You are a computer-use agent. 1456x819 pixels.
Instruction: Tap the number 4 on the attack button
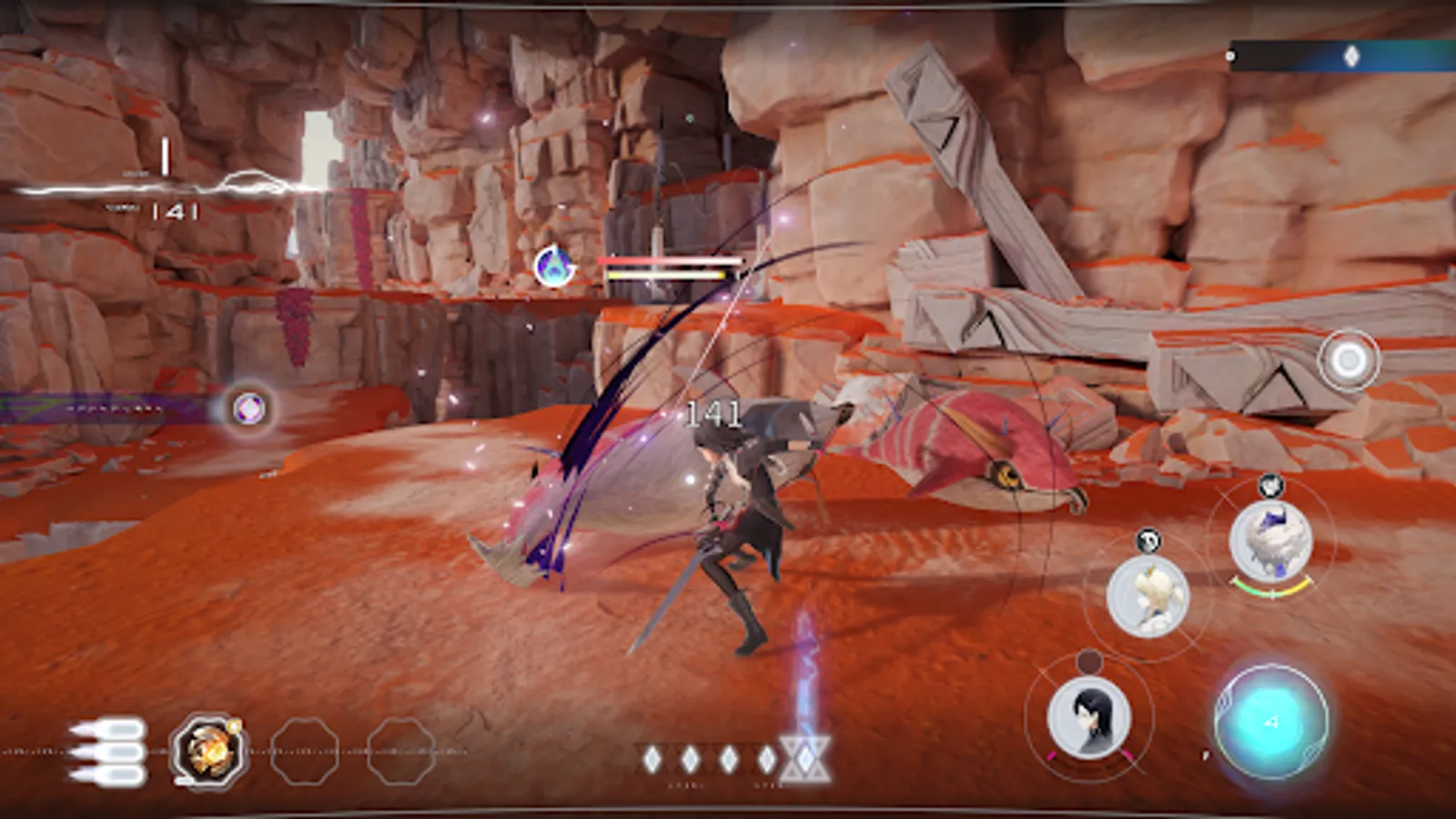click(x=1272, y=720)
